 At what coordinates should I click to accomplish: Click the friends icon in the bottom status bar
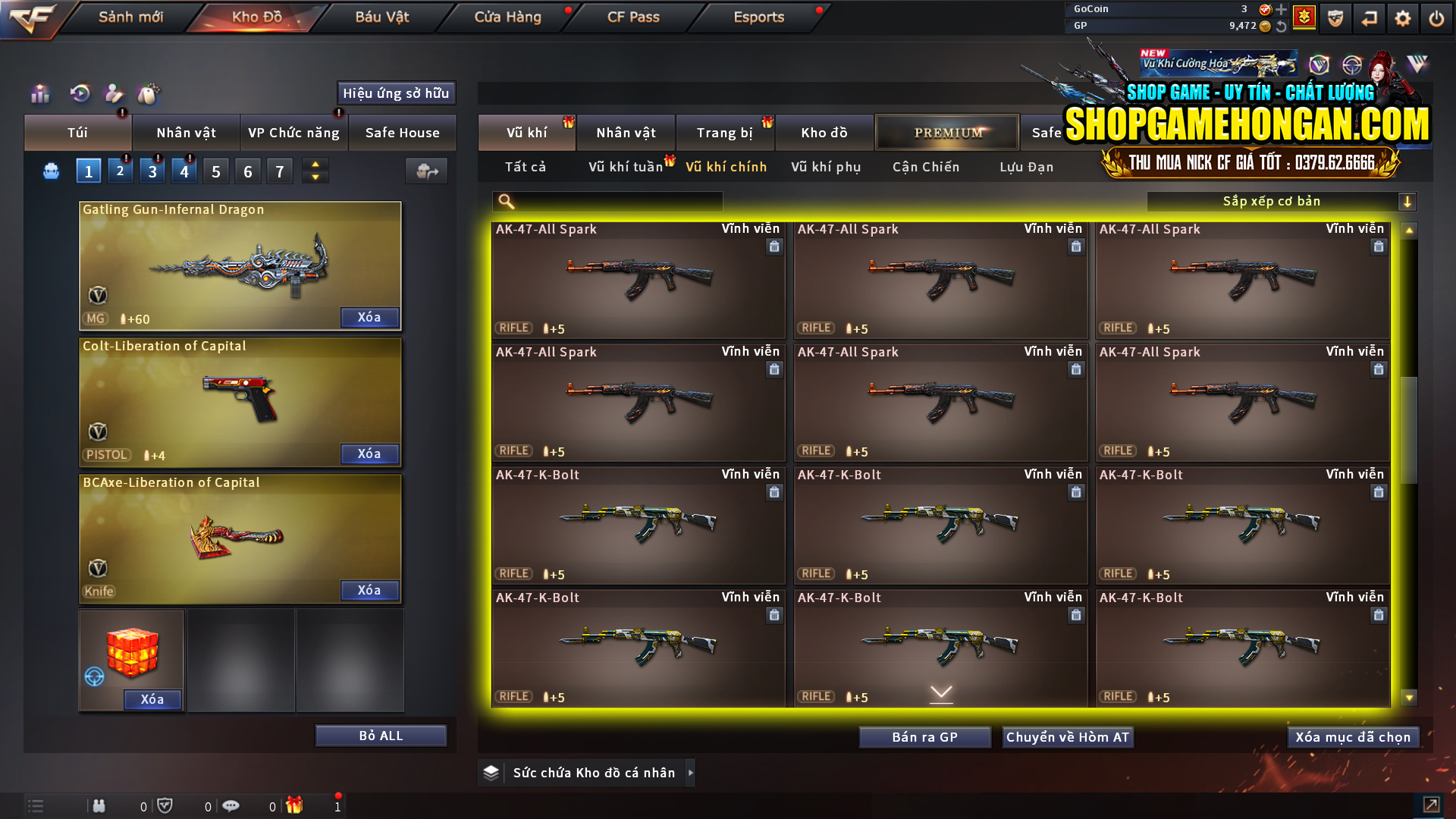[99, 806]
